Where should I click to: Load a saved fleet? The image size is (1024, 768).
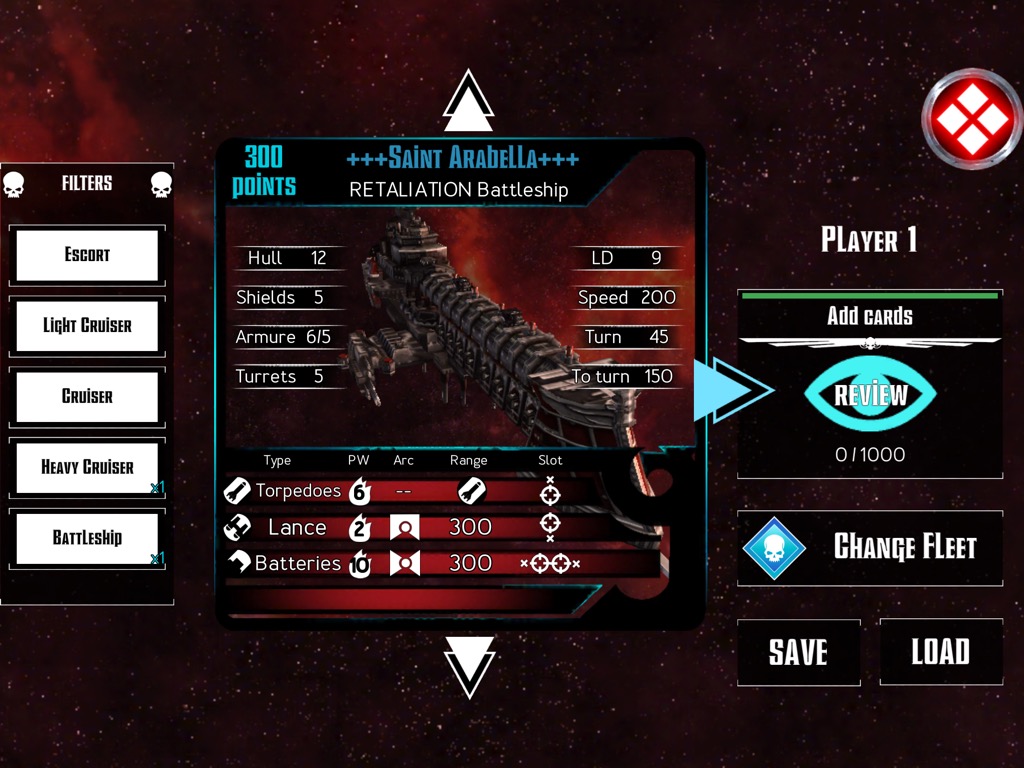click(940, 652)
